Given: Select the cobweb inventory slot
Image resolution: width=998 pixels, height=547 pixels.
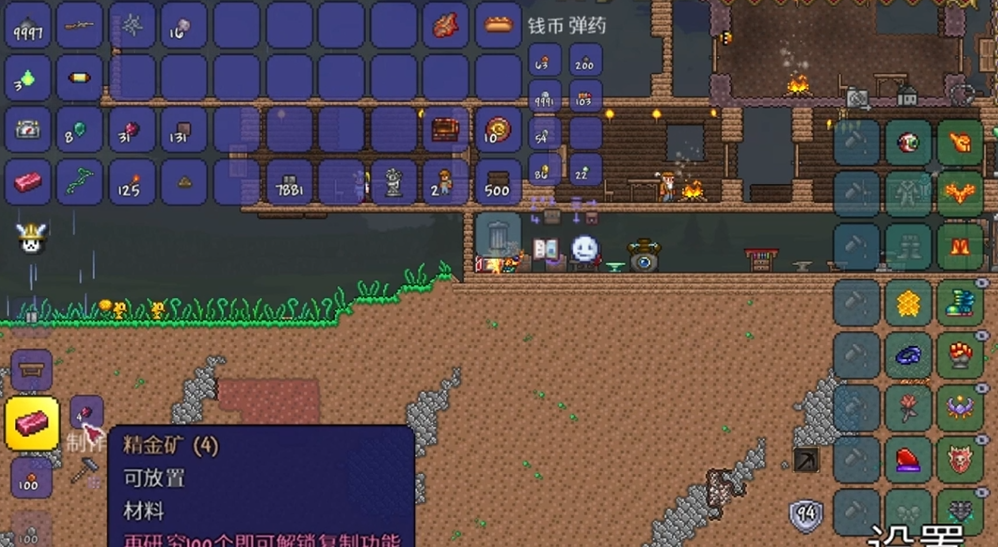Looking at the screenshot, I should click(x=132, y=25).
